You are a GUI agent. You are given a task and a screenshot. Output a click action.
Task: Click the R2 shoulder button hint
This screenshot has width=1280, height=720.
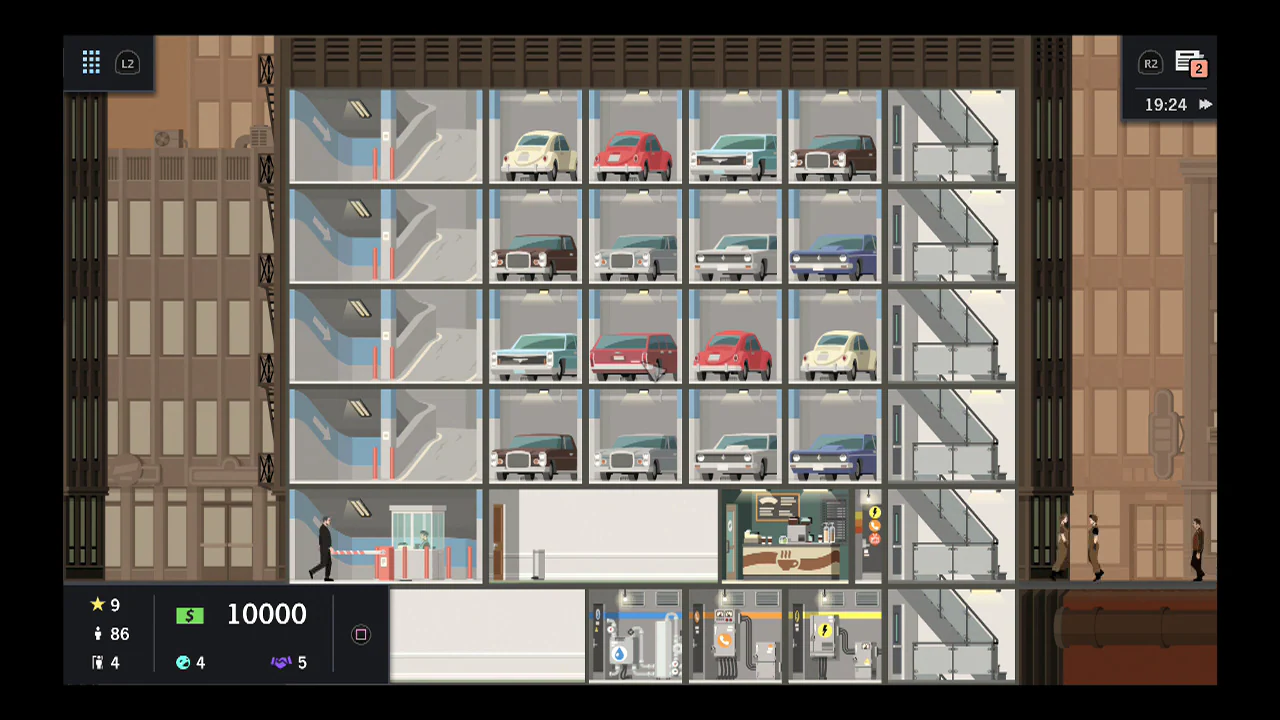(1150, 63)
